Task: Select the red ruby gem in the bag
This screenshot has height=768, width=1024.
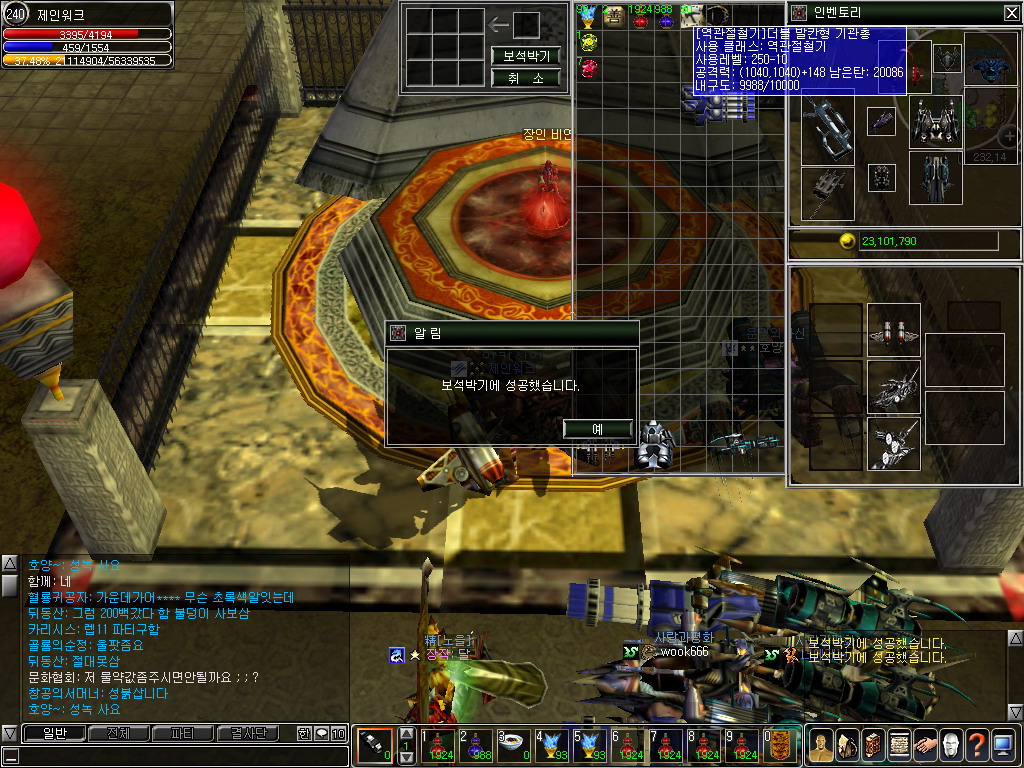Action: (590, 68)
